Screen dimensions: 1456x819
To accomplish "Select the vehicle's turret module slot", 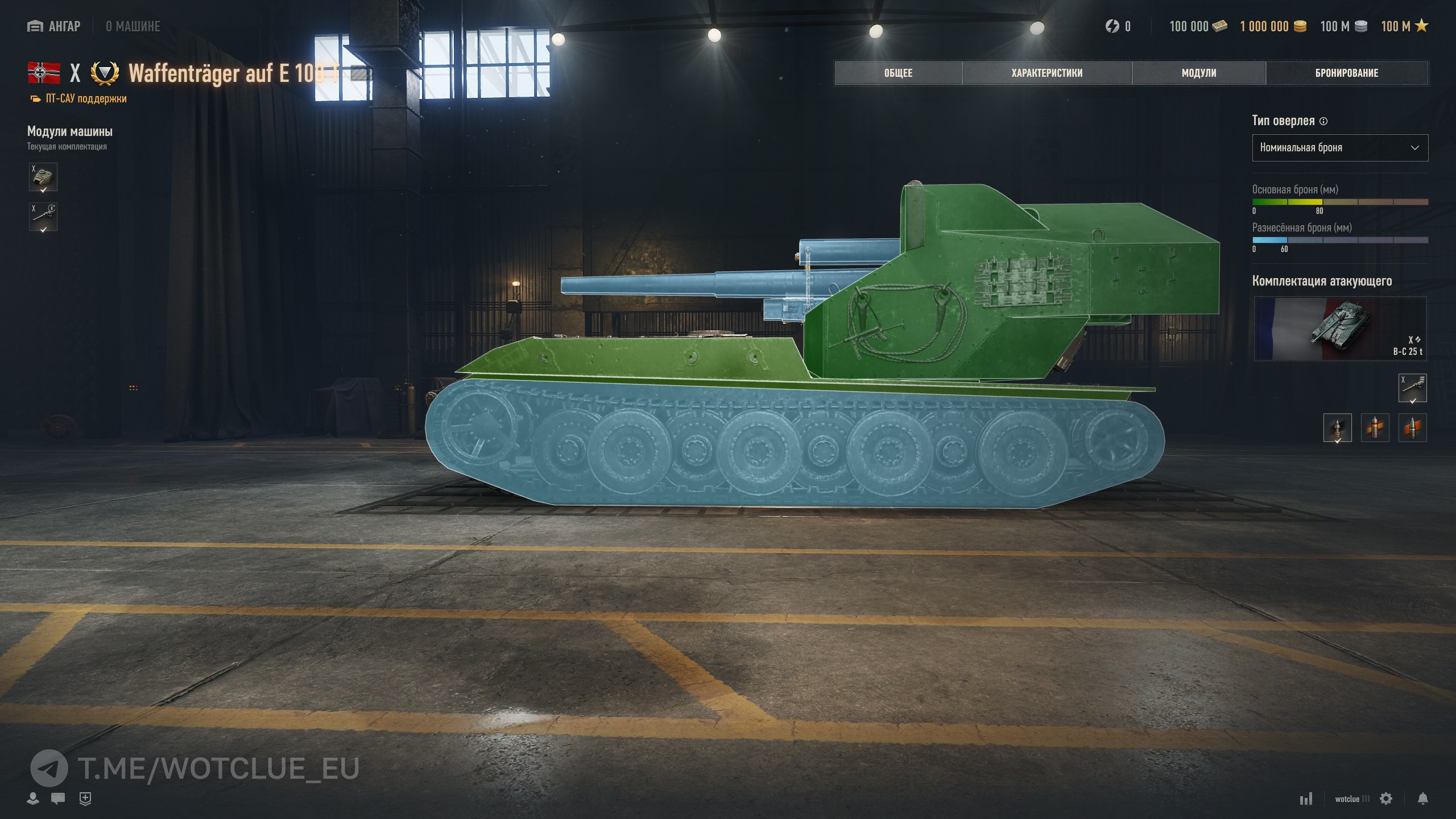I will [x=43, y=177].
